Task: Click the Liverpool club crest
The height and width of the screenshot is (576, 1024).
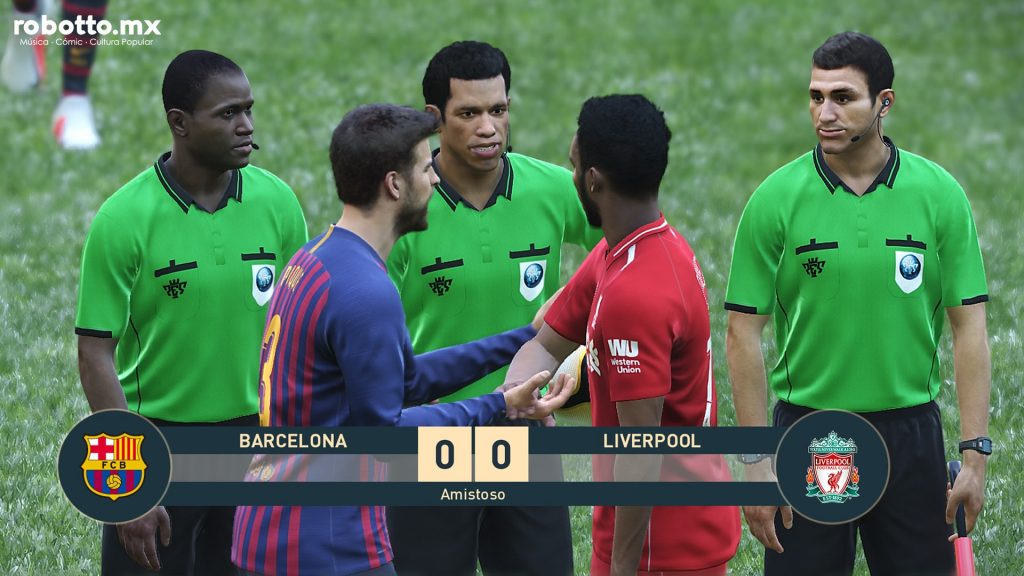Action: [832, 466]
